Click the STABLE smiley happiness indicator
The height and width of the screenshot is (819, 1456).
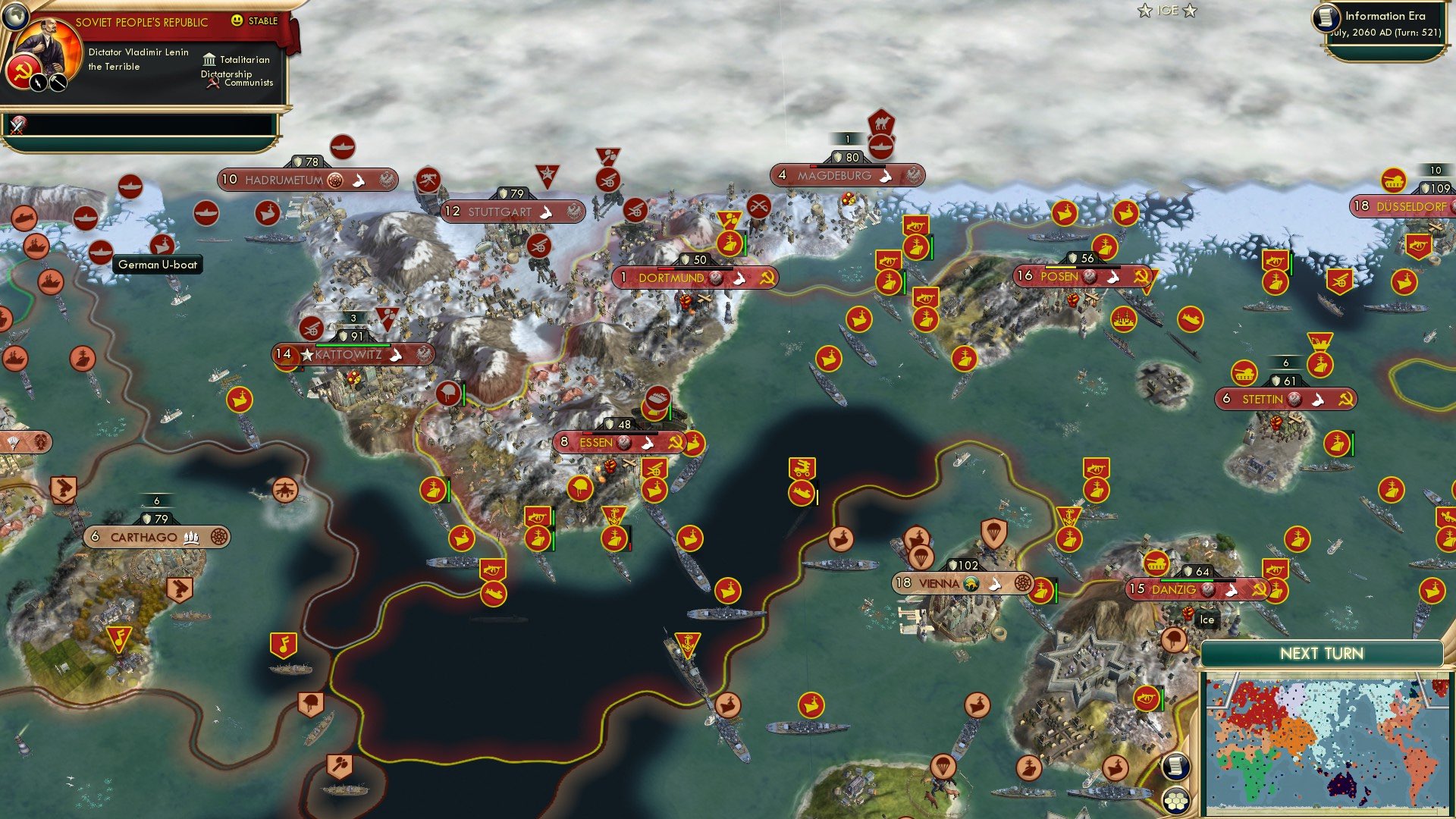(x=238, y=21)
